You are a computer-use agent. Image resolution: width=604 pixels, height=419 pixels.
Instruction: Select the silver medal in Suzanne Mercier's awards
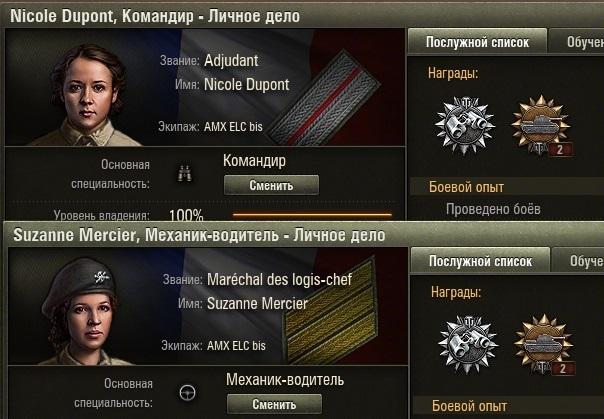click(x=464, y=345)
